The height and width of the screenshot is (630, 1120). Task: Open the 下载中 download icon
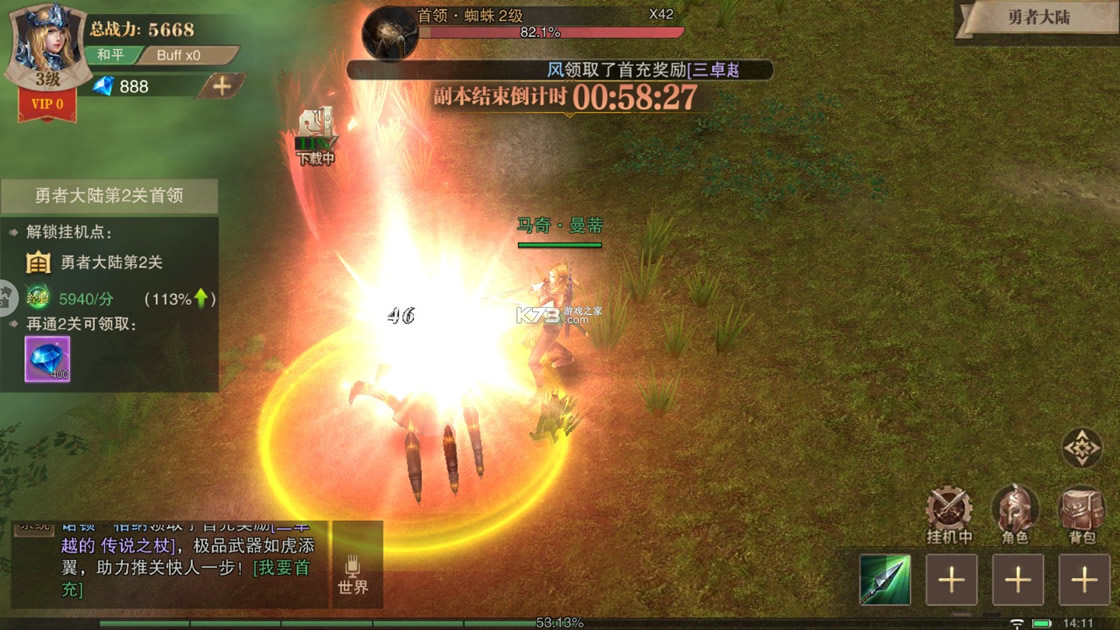point(315,135)
